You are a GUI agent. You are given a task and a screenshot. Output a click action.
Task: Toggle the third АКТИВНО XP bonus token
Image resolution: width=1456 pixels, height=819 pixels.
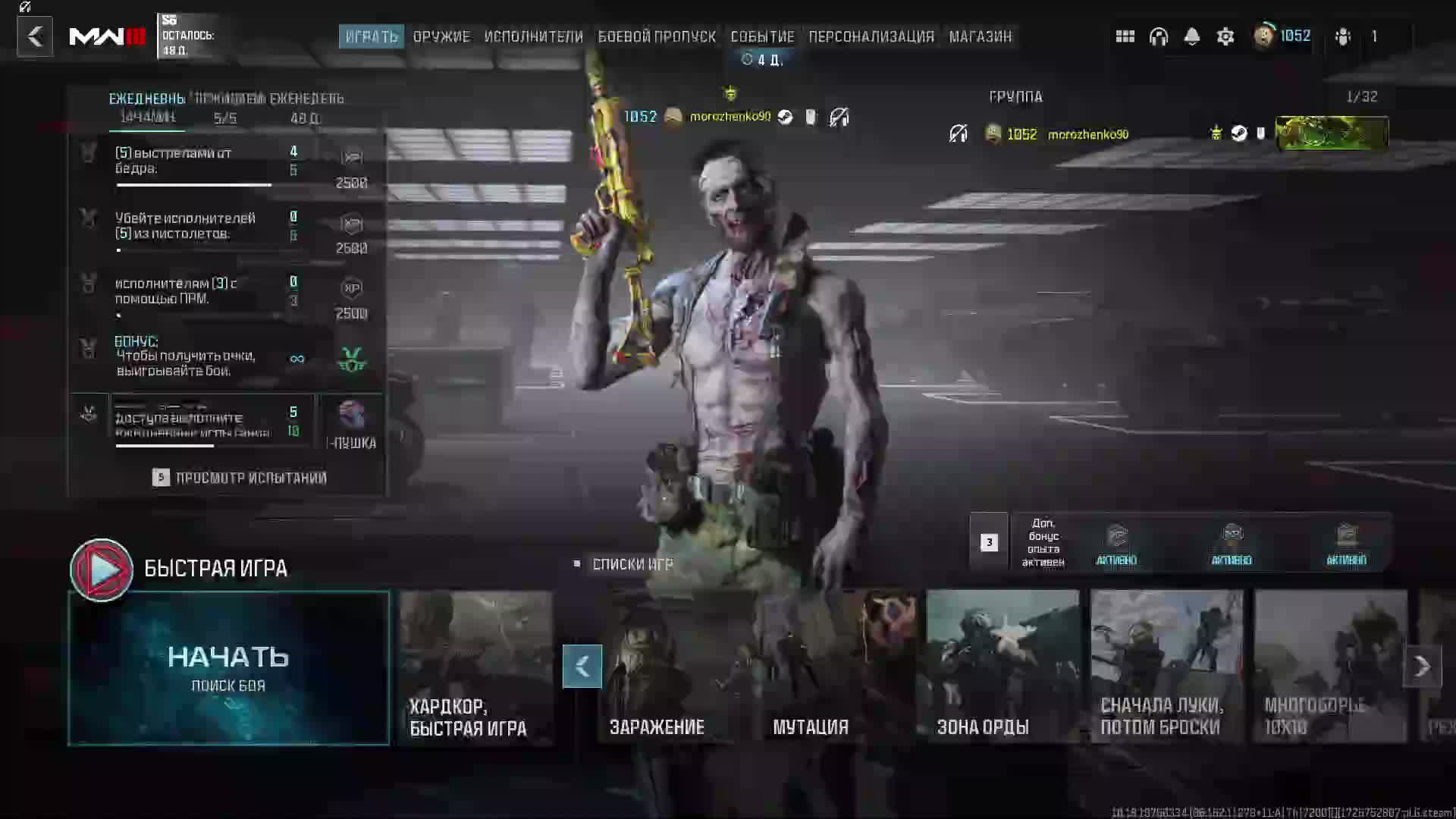tap(1346, 540)
